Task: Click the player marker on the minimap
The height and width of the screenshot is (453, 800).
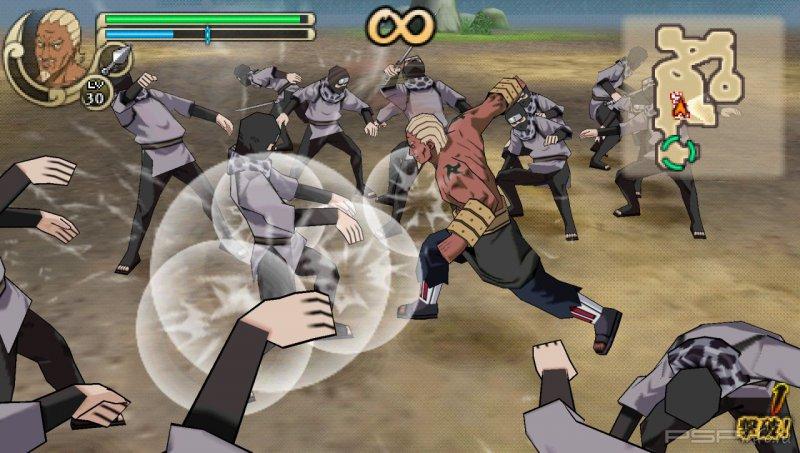Action: (x=680, y=103)
